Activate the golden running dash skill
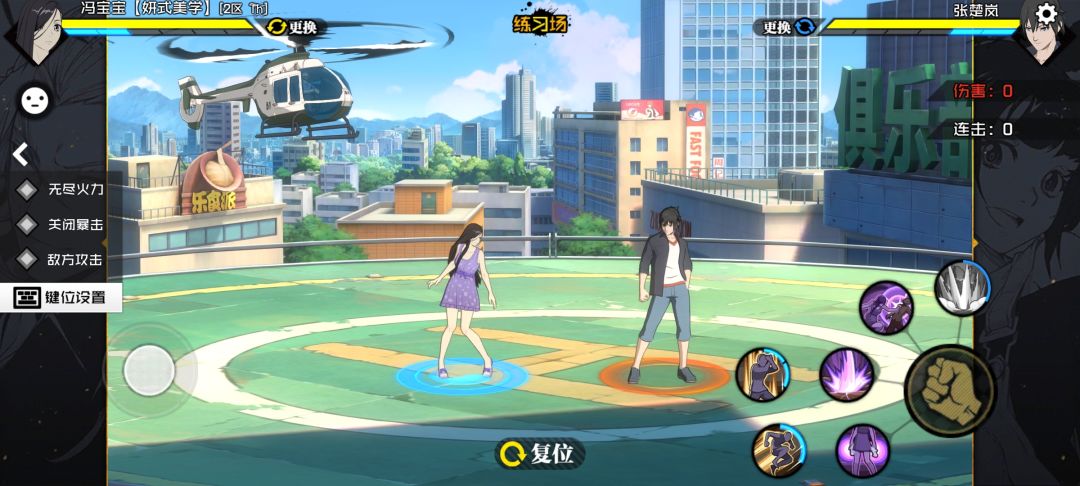Viewport: 1080px width, 486px height. tap(778, 449)
